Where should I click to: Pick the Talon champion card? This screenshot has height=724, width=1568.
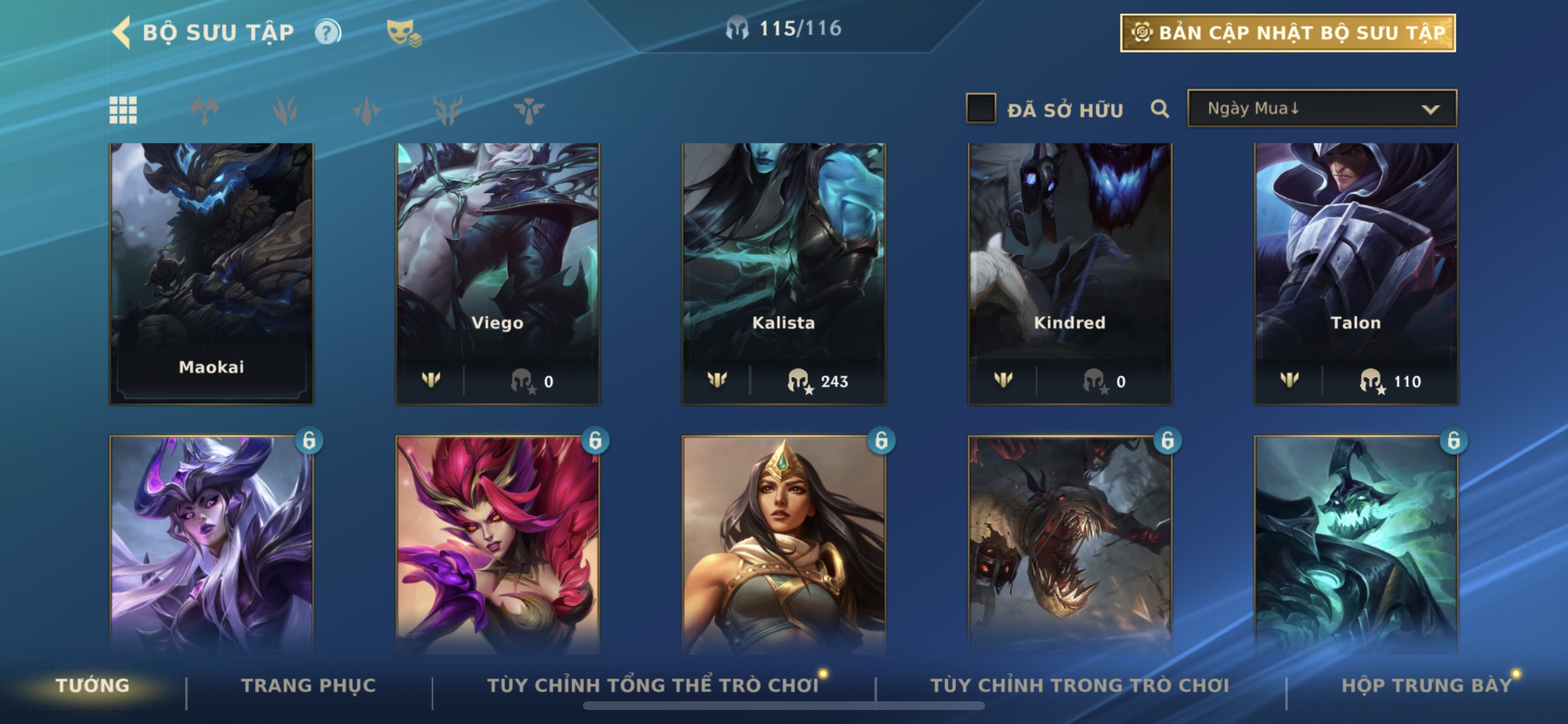point(1356,273)
